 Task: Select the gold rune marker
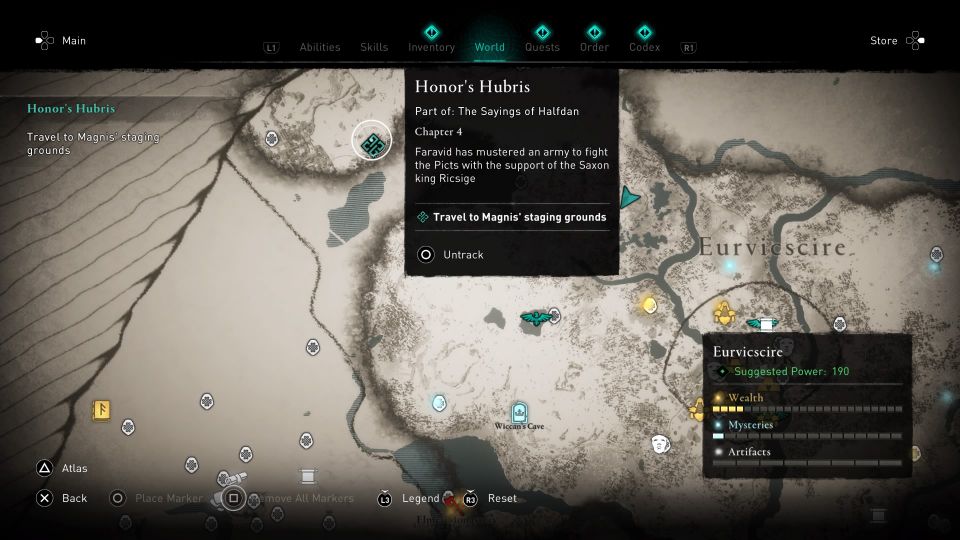101,410
